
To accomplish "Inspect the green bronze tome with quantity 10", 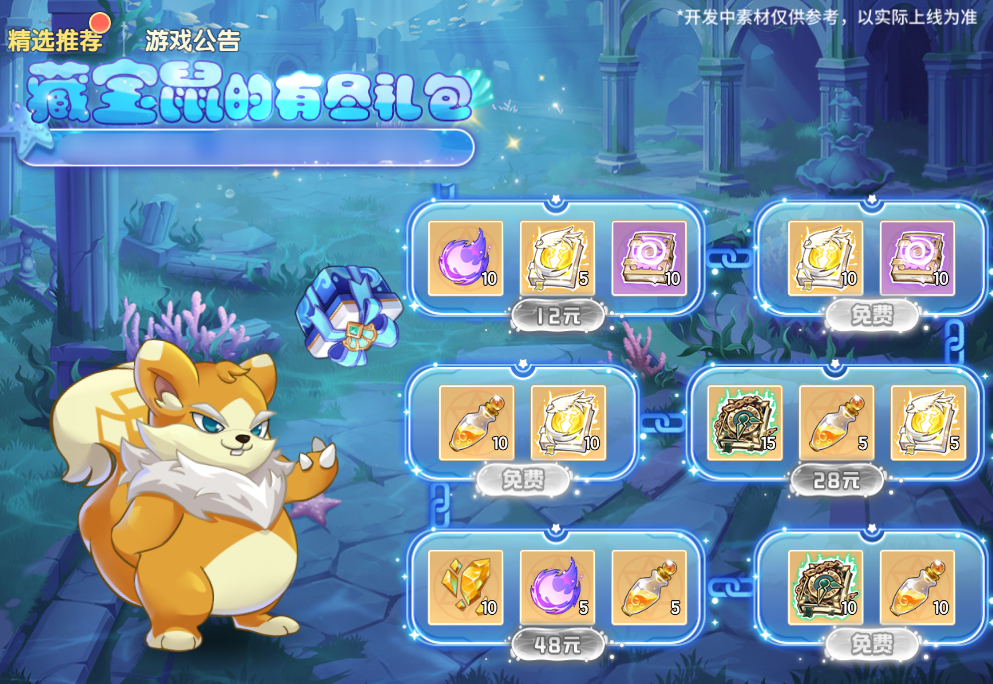I will tap(825, 587).
